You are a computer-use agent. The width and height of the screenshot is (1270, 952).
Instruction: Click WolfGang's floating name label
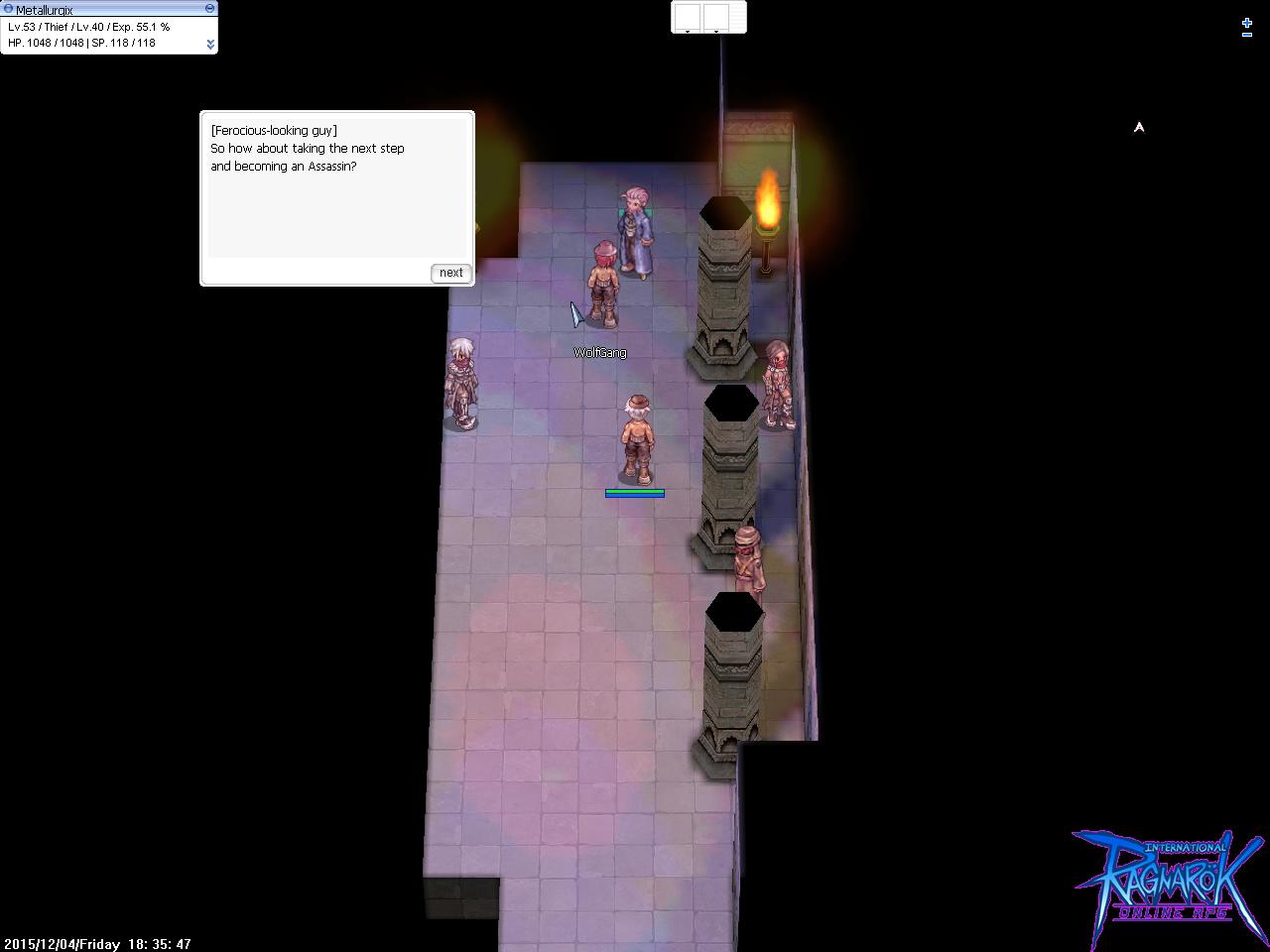600,351
